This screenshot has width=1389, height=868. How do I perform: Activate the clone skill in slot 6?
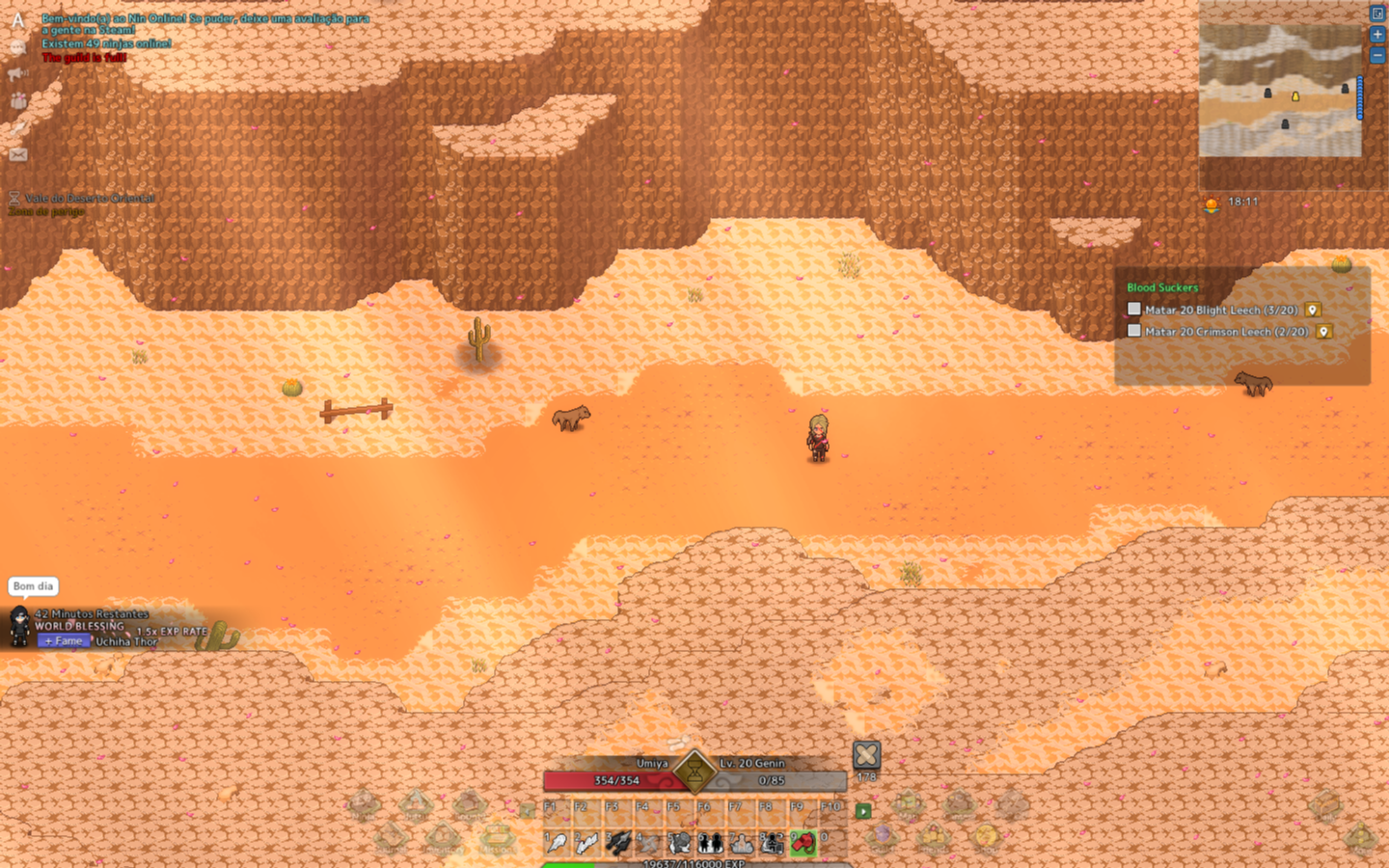[x=711, y=843]
